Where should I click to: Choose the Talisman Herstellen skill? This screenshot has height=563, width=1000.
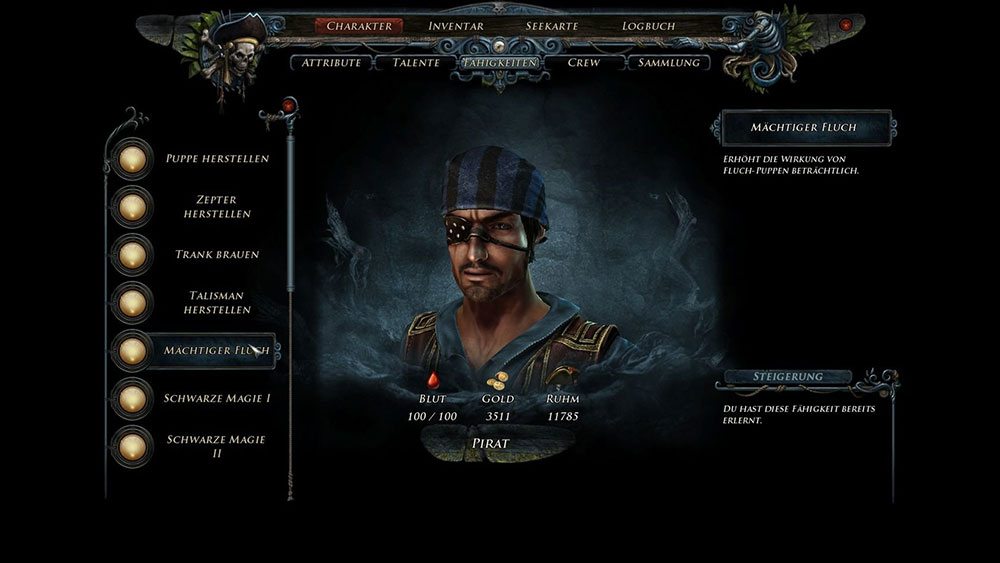[216, 303]
